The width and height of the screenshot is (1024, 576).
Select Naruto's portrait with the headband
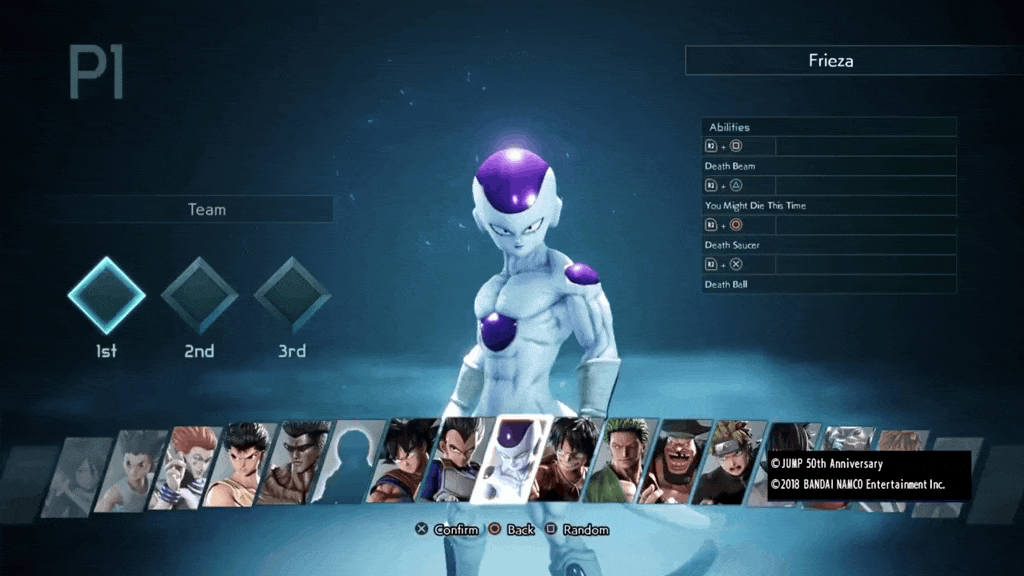click(729, 461)
